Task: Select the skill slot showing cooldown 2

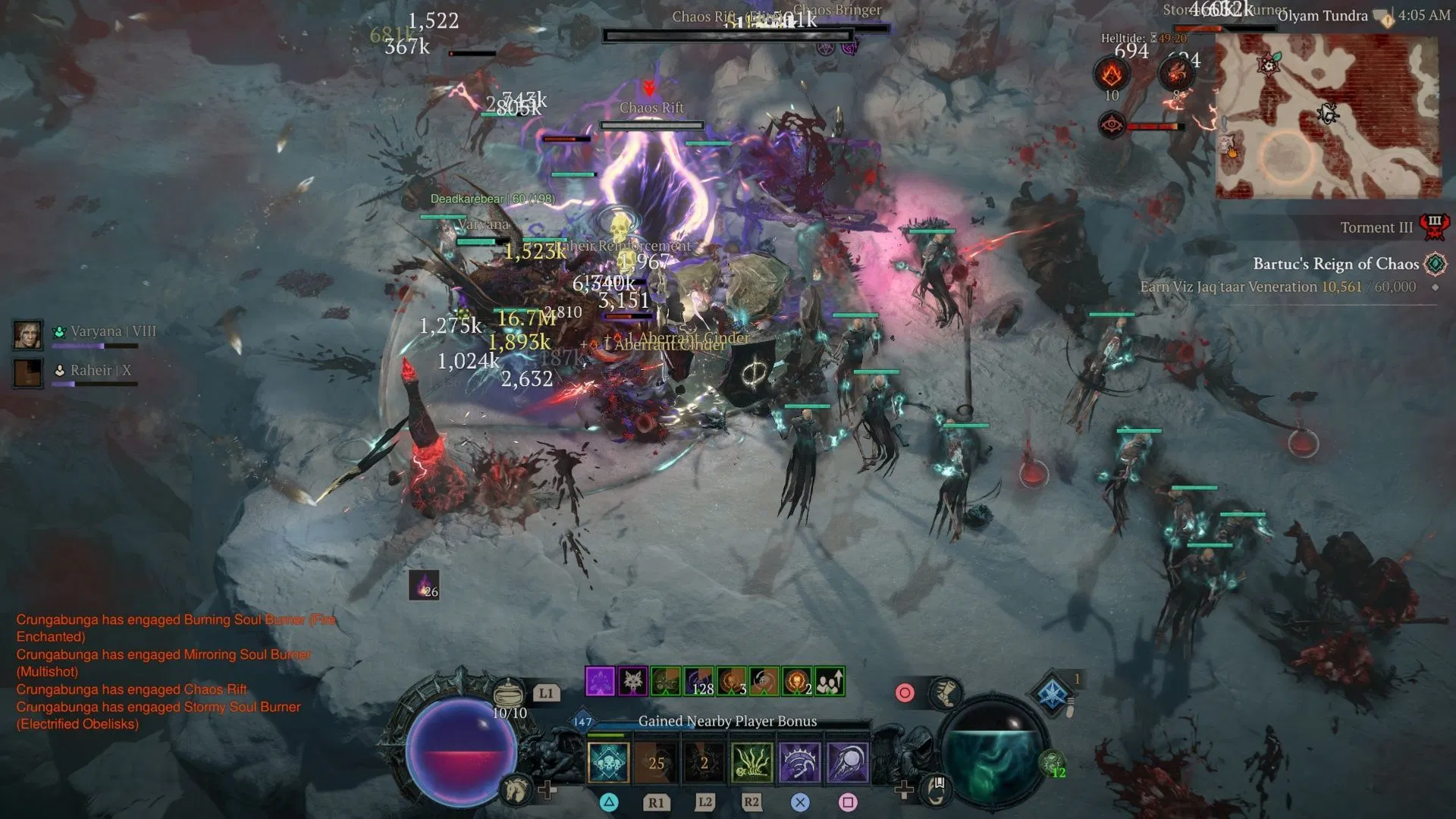Action: 704,762
